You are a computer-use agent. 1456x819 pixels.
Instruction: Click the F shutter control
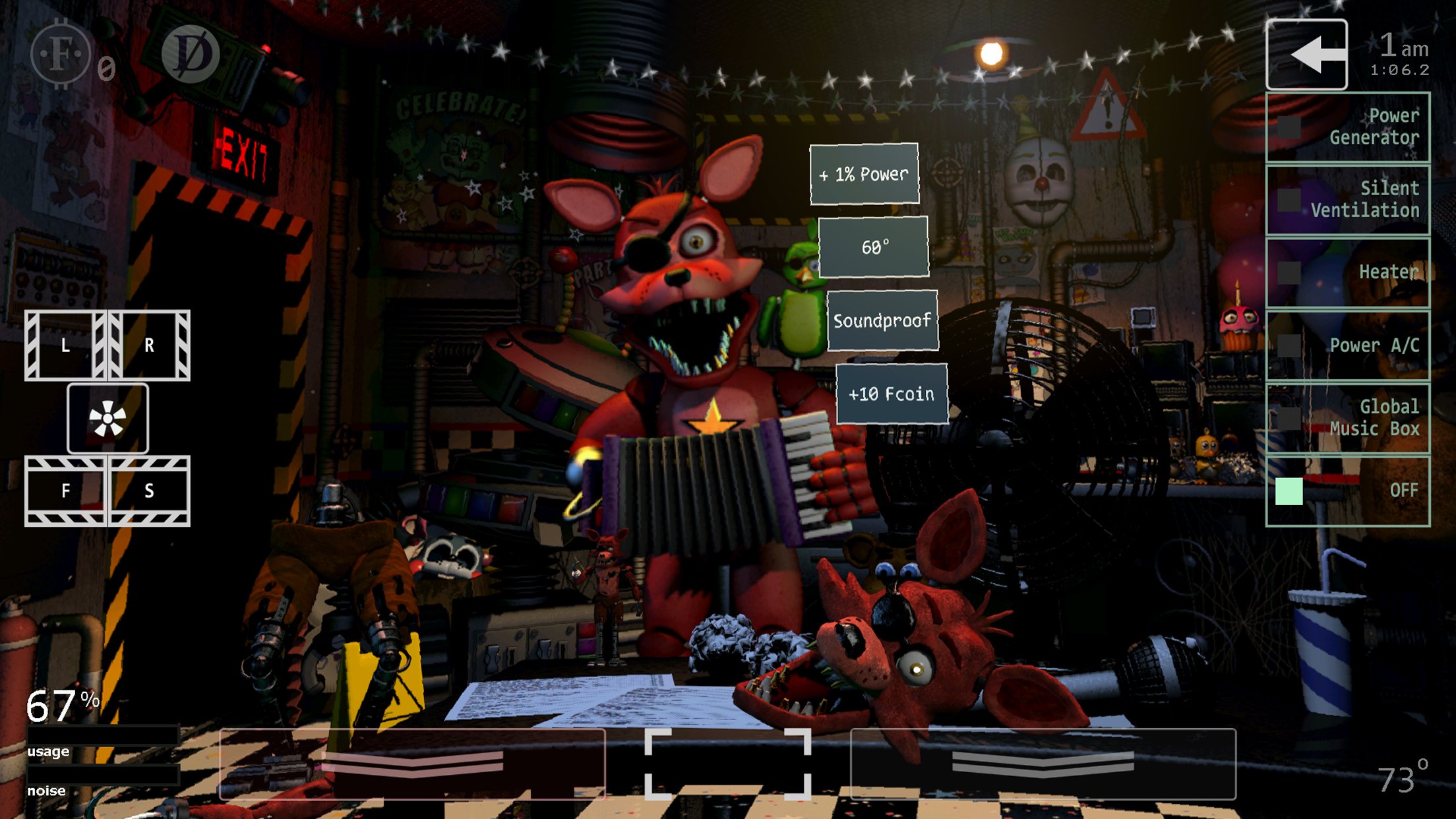point(65,491)
